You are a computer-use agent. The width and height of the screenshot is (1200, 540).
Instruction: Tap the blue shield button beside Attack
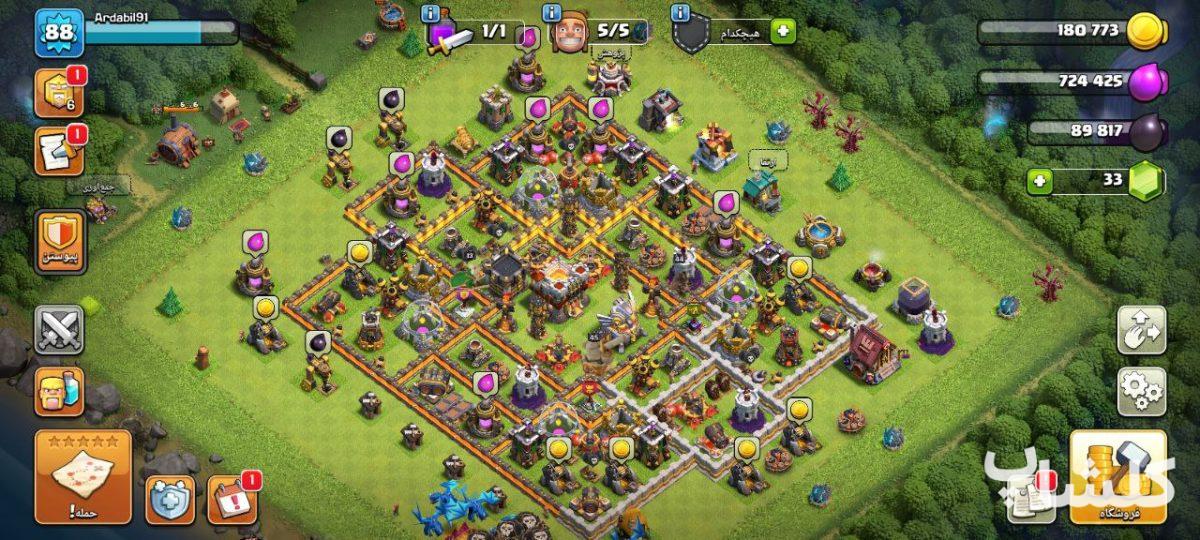click(x=170, y=499)
